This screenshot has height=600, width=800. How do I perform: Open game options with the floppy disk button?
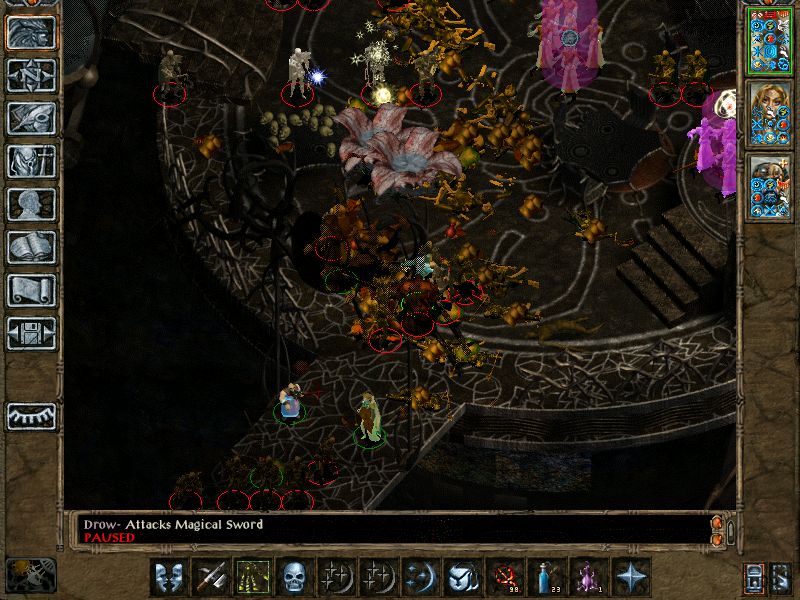click(x=32, y=333)
